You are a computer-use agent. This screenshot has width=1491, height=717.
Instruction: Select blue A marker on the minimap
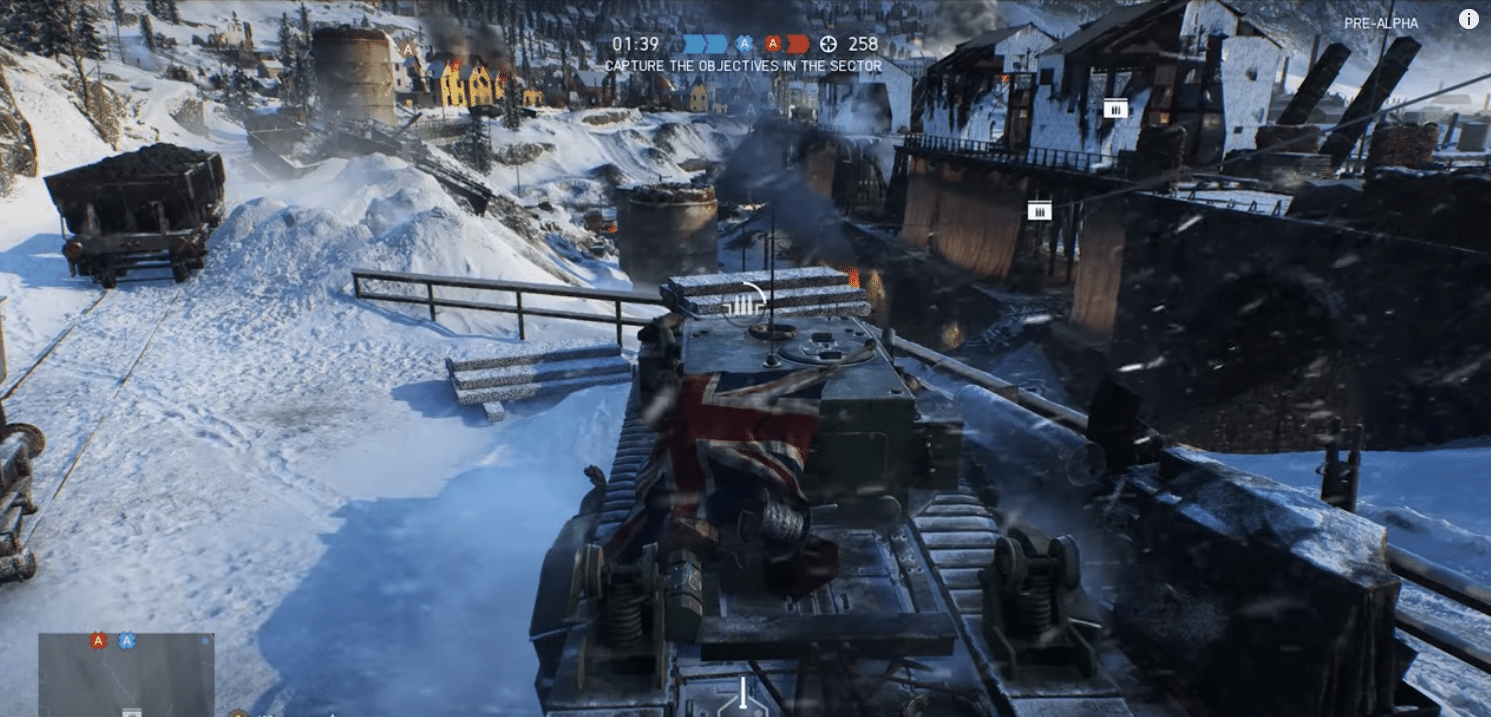tap(127, 641)
